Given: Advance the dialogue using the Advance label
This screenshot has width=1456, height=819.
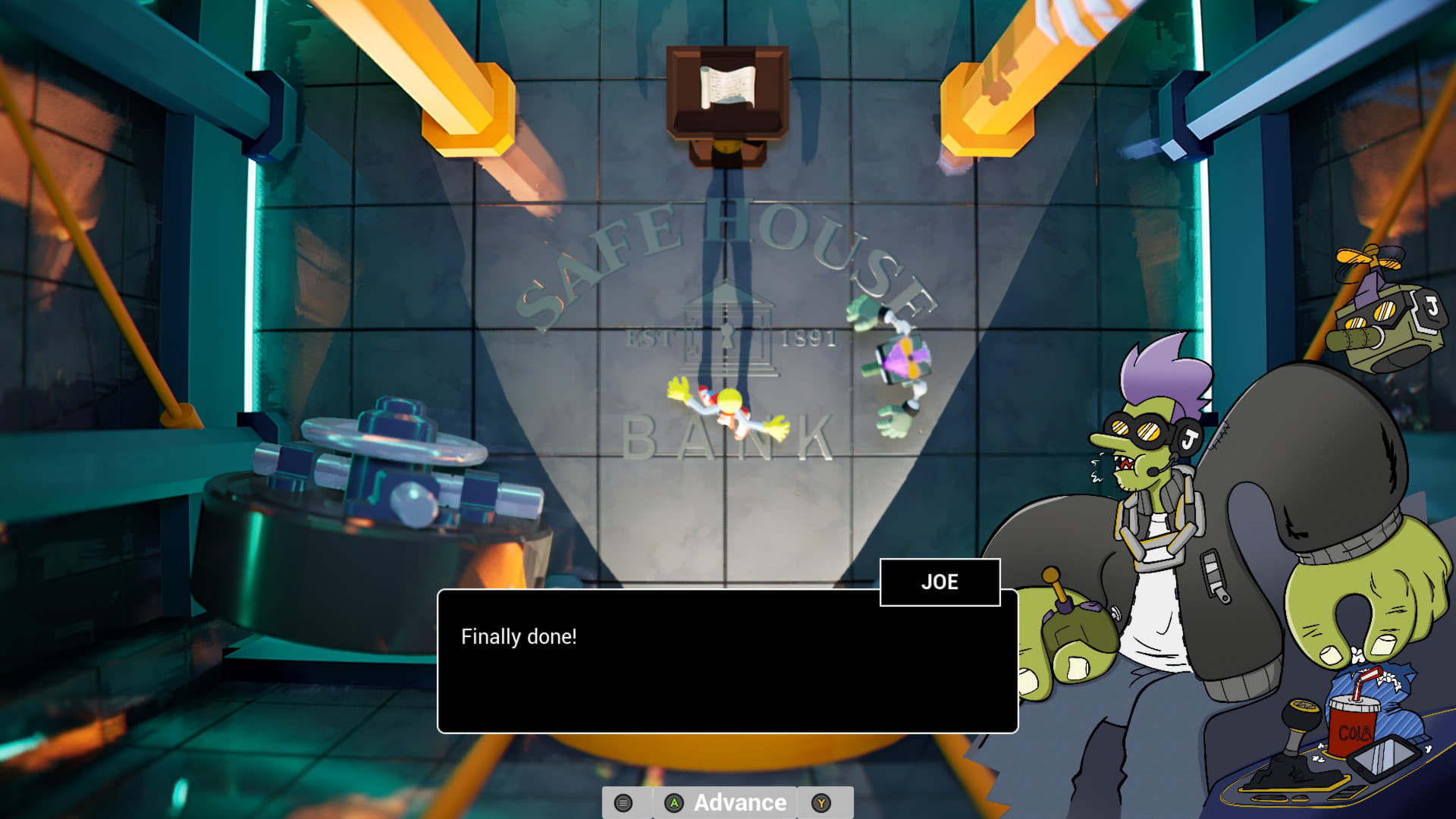Looking at the screenshot, I should click(x=739, y=802).
